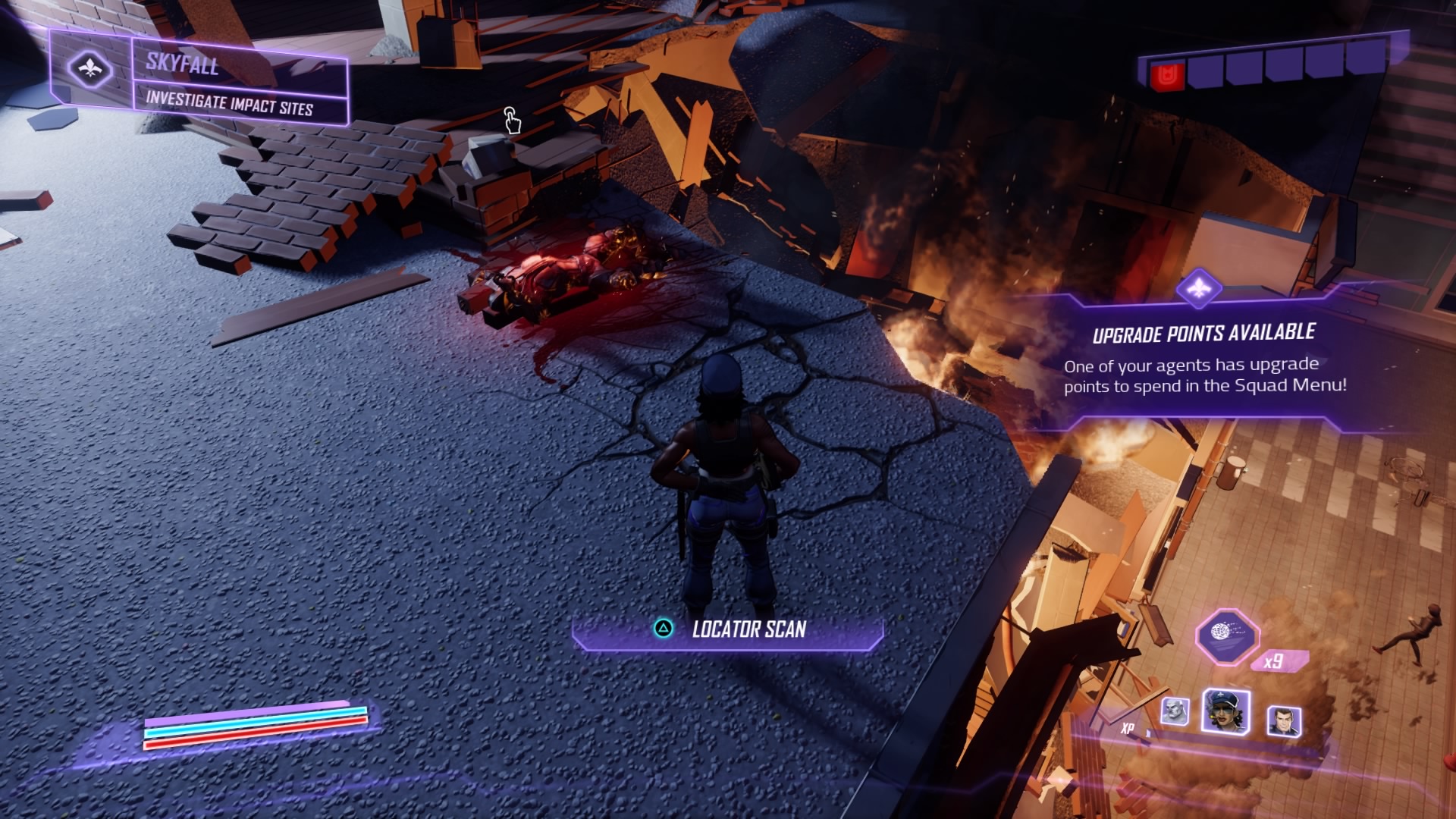
Task: Click the Upgrade Points Available notification
Action: coord(1204,360)
